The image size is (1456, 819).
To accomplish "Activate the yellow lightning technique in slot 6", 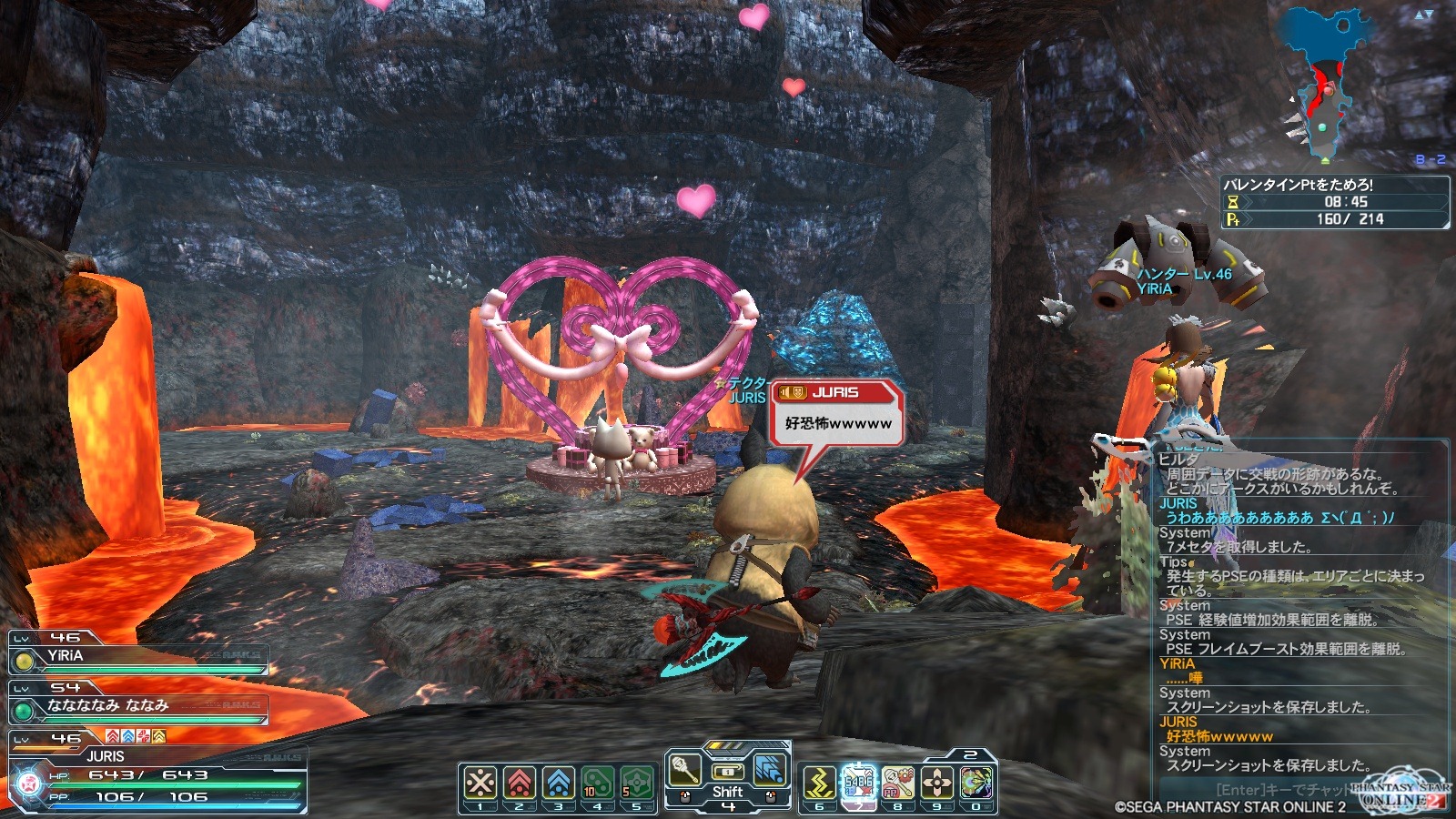I will pos(819,784).
